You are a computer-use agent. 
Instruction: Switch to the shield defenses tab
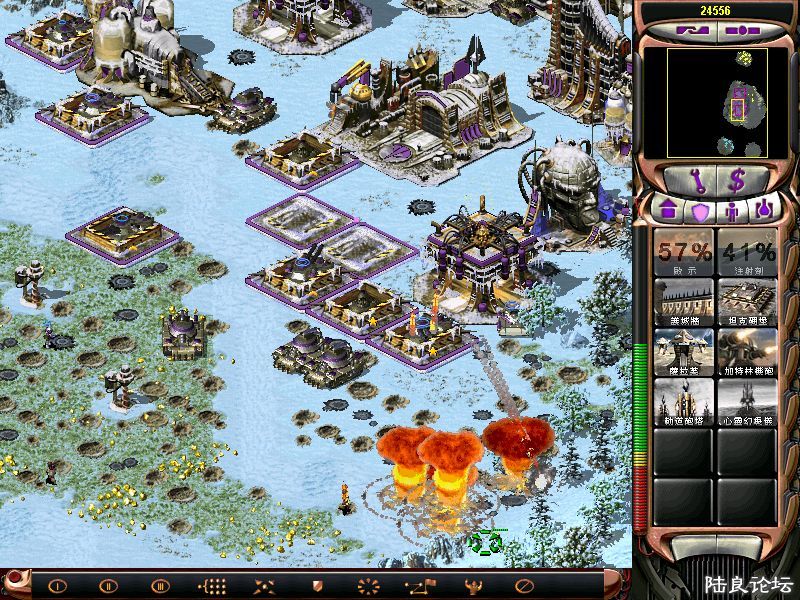(x=700, y=211)
